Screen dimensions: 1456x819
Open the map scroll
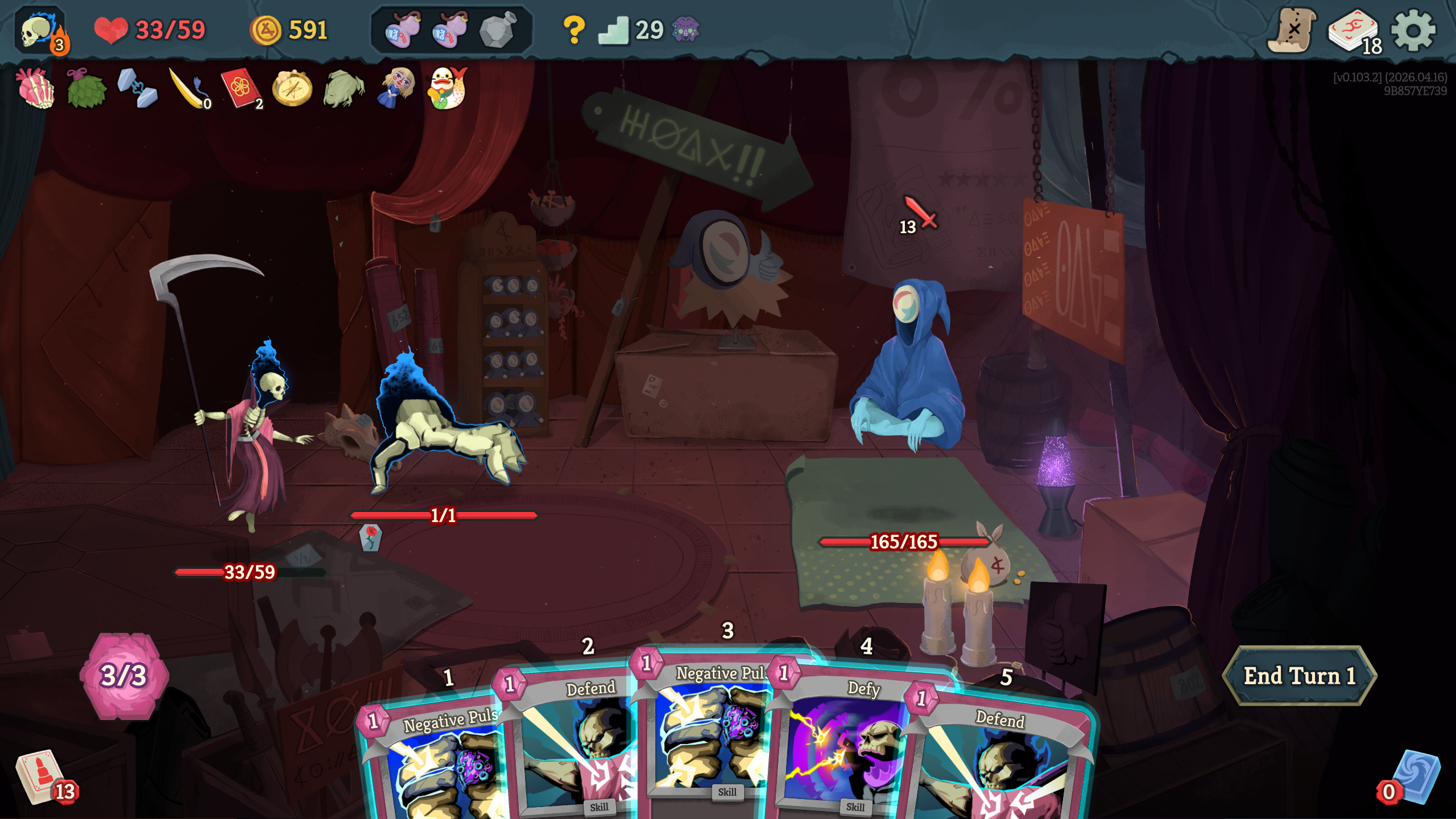coord(1292,30)
